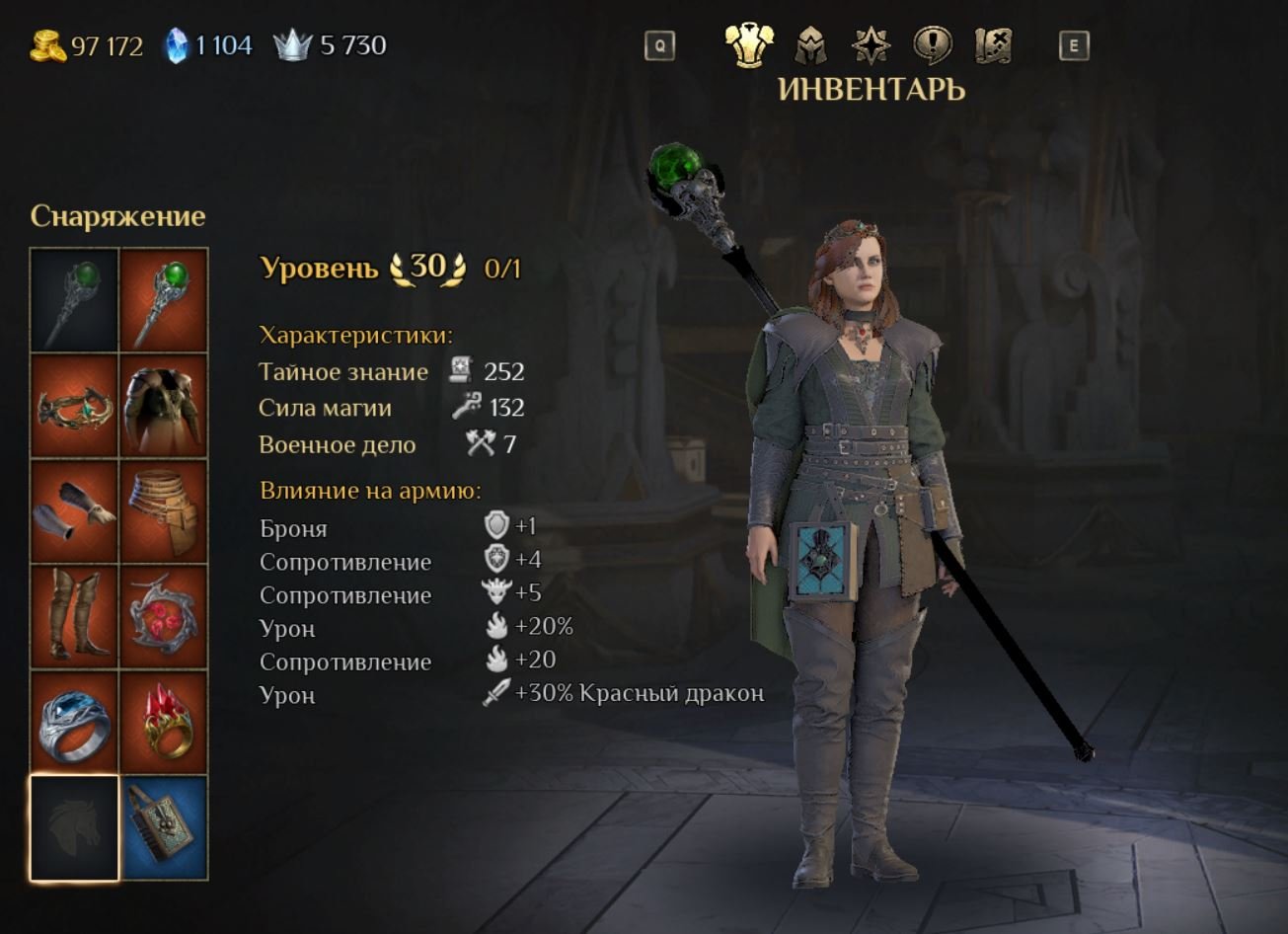The image size is (1288, 934).
Task: Choose the golden circlet slot
Action: pos(75,406)
